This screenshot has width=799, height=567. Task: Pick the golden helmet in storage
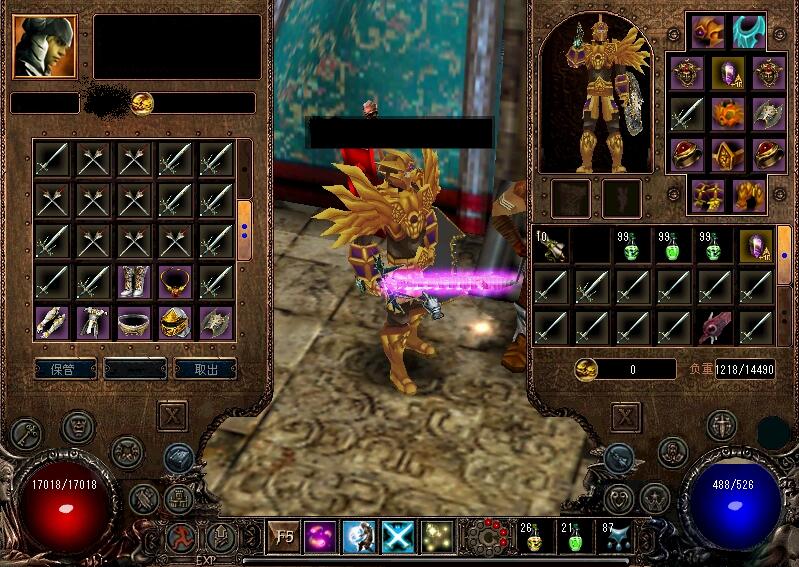(x=175, y=321)
